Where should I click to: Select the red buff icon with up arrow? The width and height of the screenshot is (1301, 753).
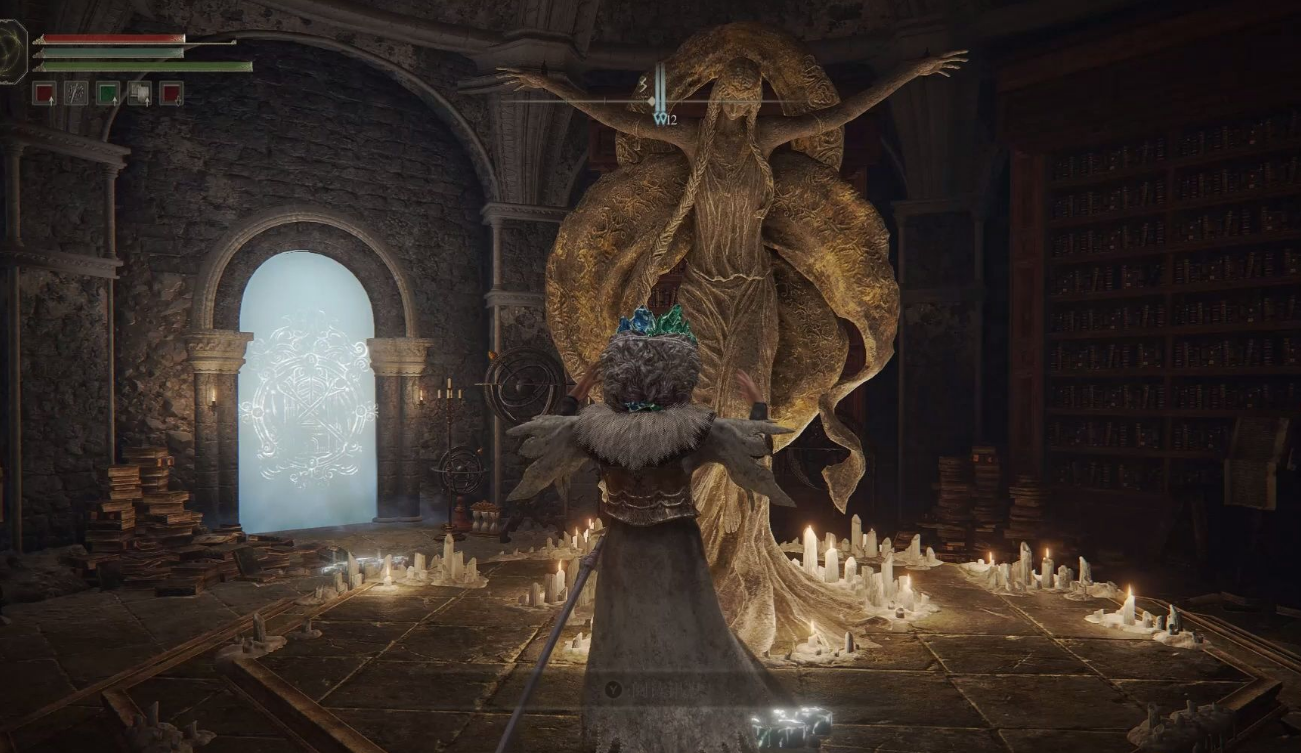(44, 93)
